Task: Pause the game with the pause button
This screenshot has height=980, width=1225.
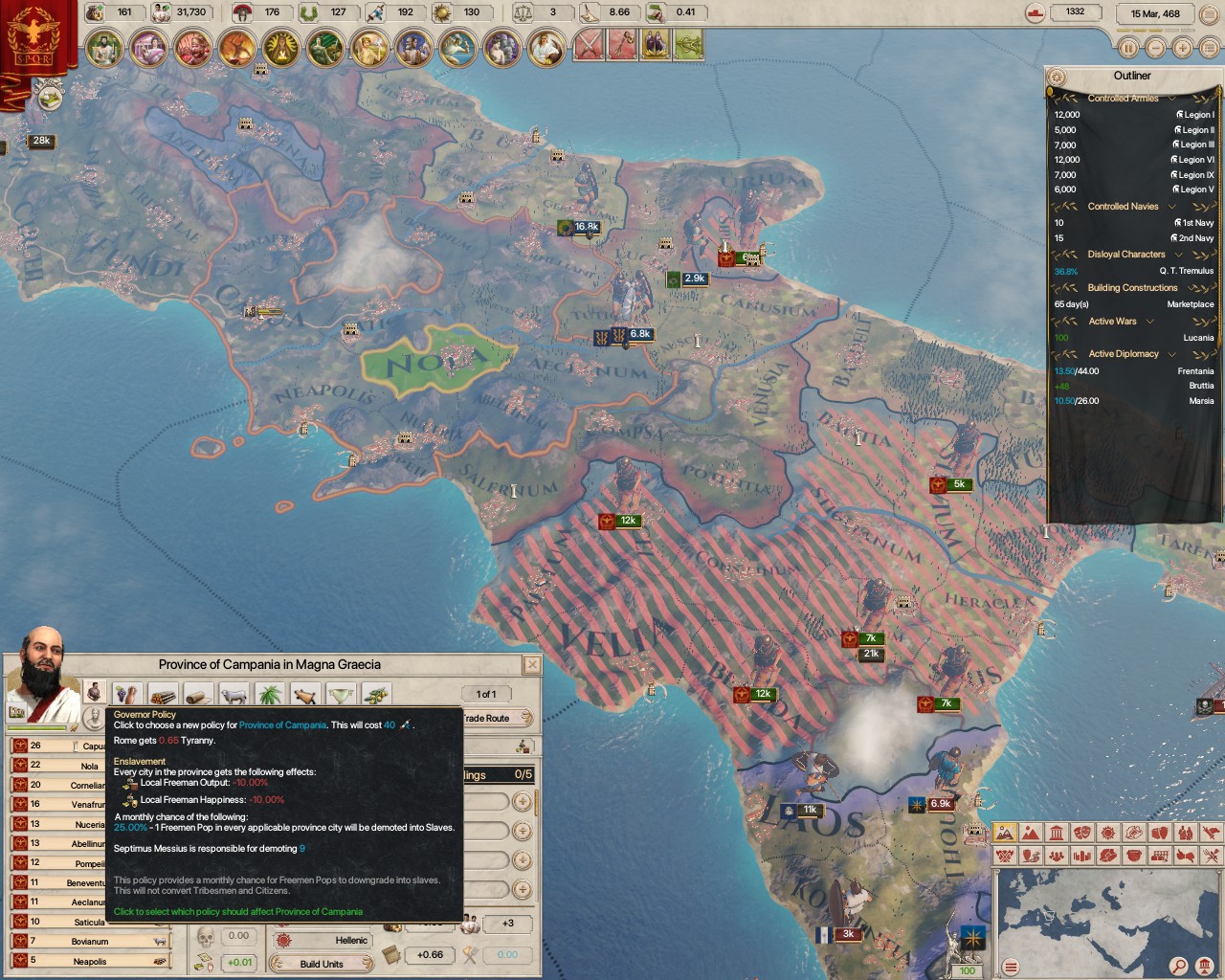Action: [x=1128, y=48]
